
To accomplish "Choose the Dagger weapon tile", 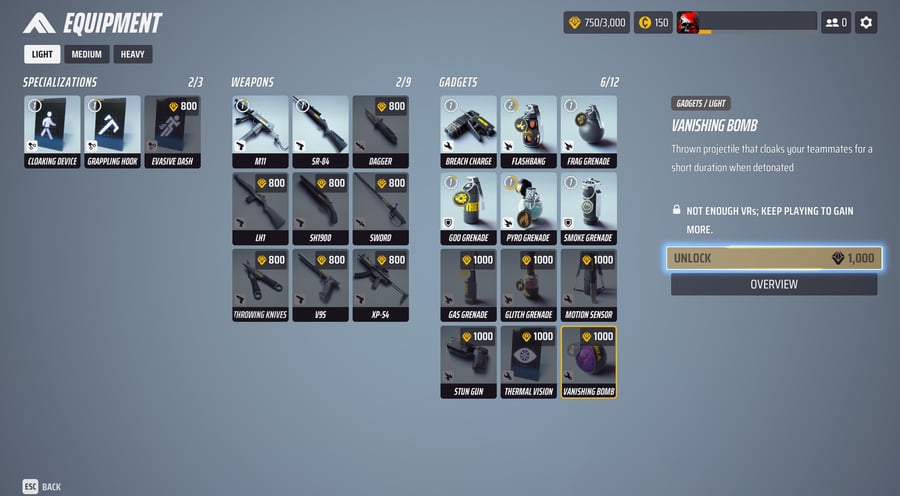I will point(380,131).
